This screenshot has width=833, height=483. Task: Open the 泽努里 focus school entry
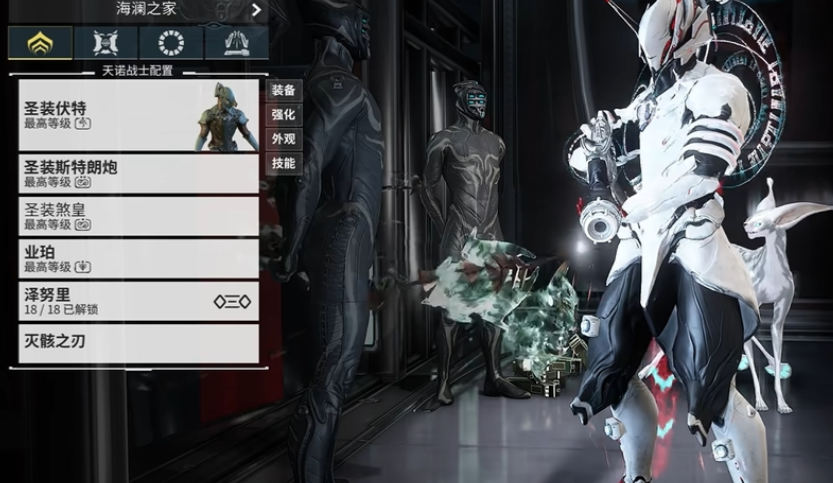click(138, 301)
